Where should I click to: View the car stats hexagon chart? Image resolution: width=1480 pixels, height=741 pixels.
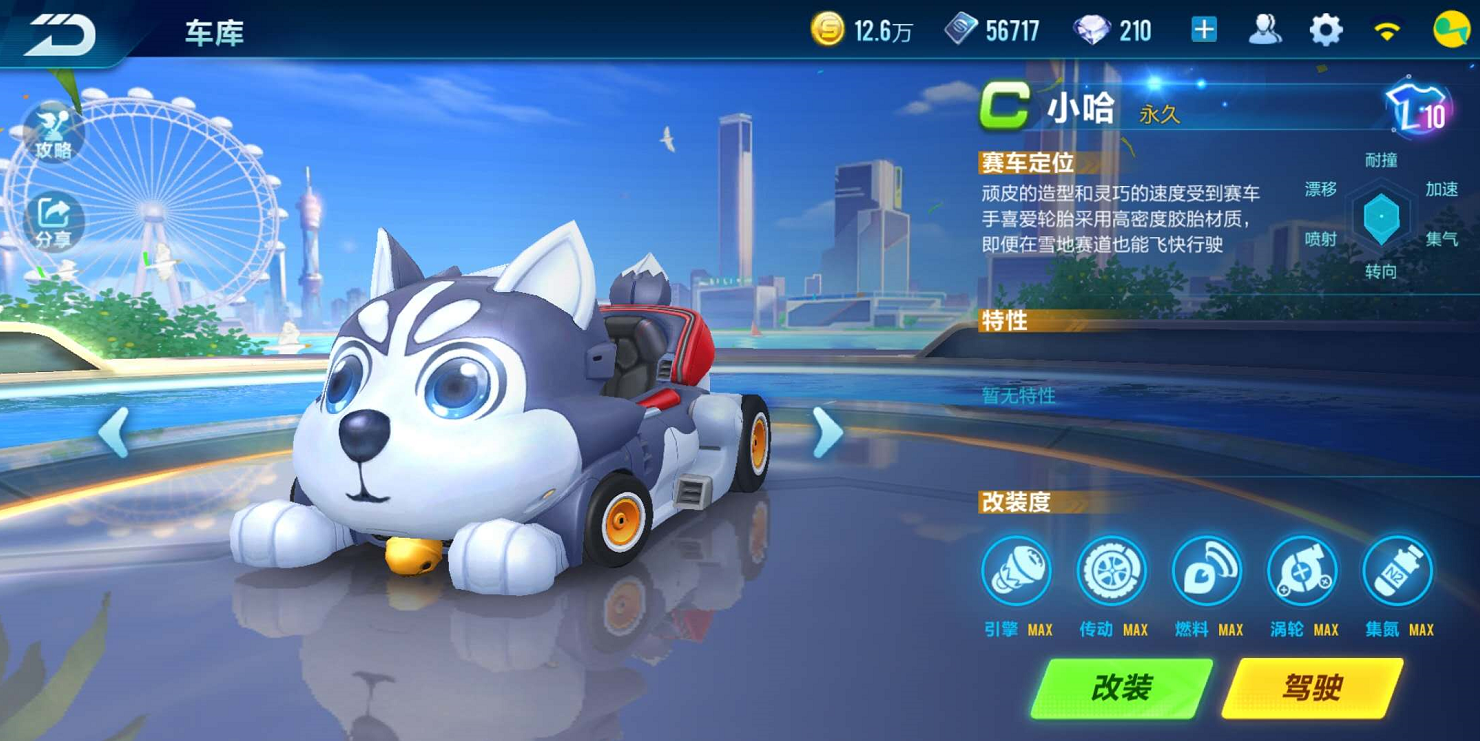click(x=1381, y=216)
